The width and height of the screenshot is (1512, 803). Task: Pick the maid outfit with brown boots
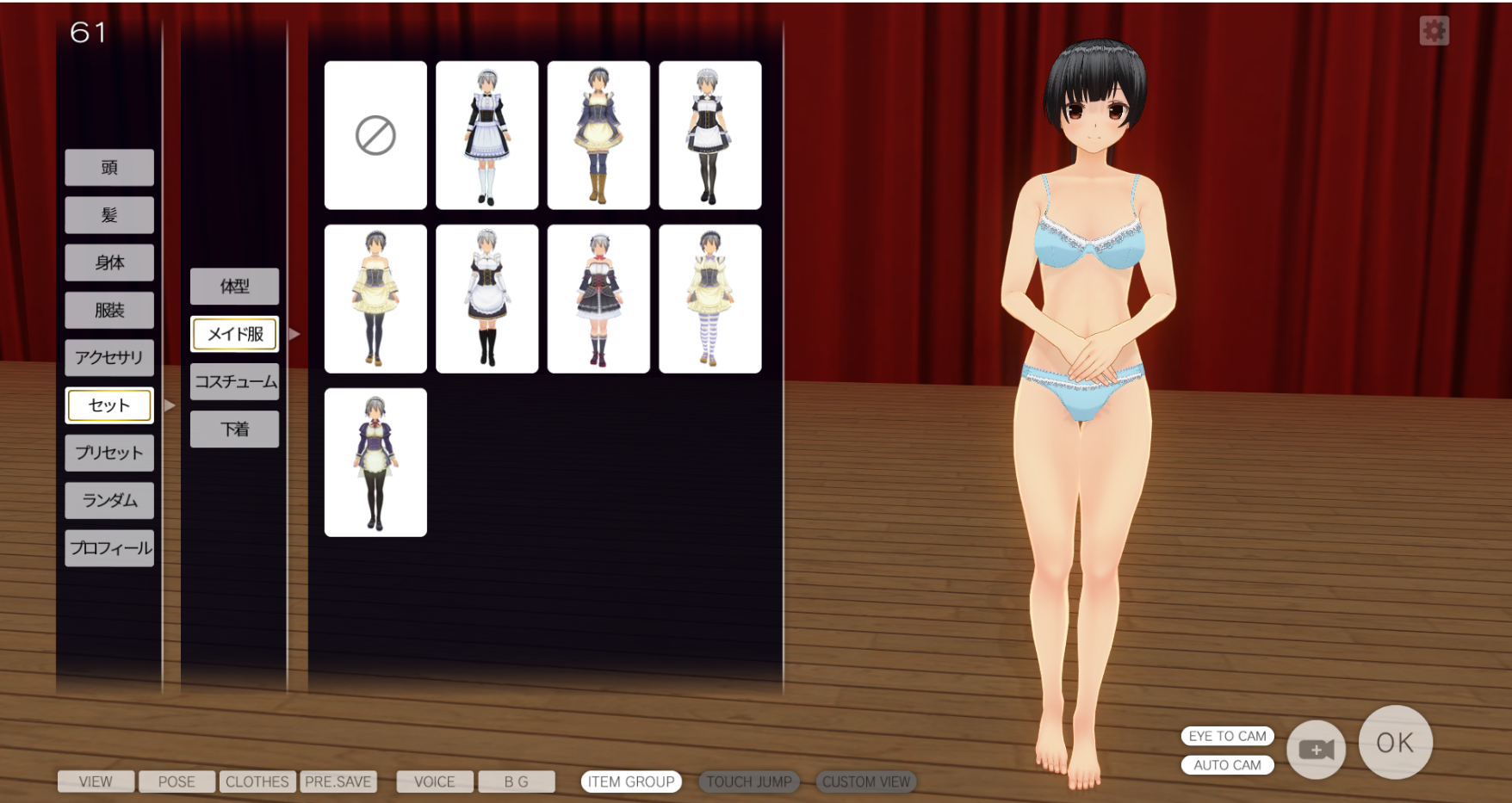(x=598, y=135)
